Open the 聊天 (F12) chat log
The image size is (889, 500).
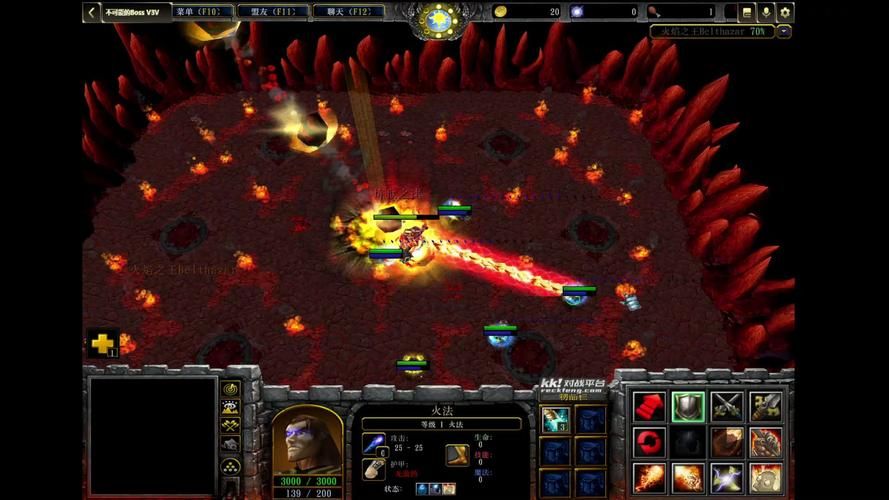(347, 12)
